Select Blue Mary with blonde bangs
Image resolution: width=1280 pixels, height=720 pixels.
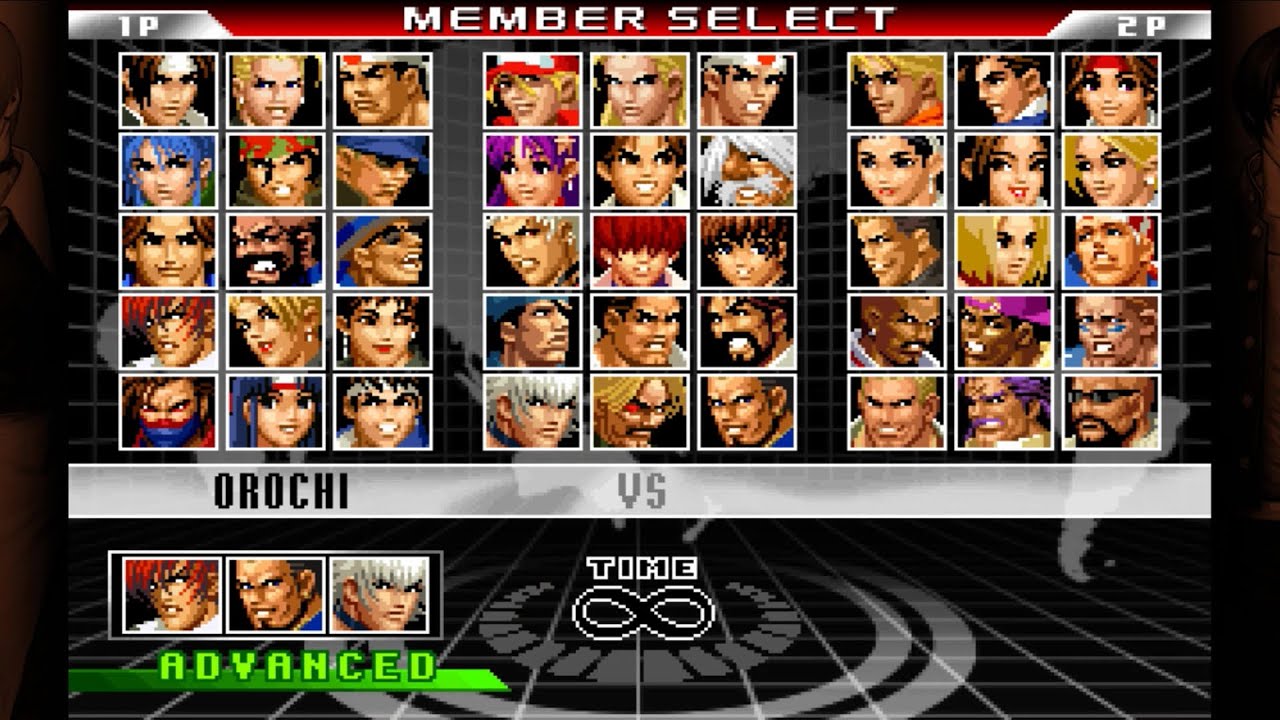[x=1004, y=250]
